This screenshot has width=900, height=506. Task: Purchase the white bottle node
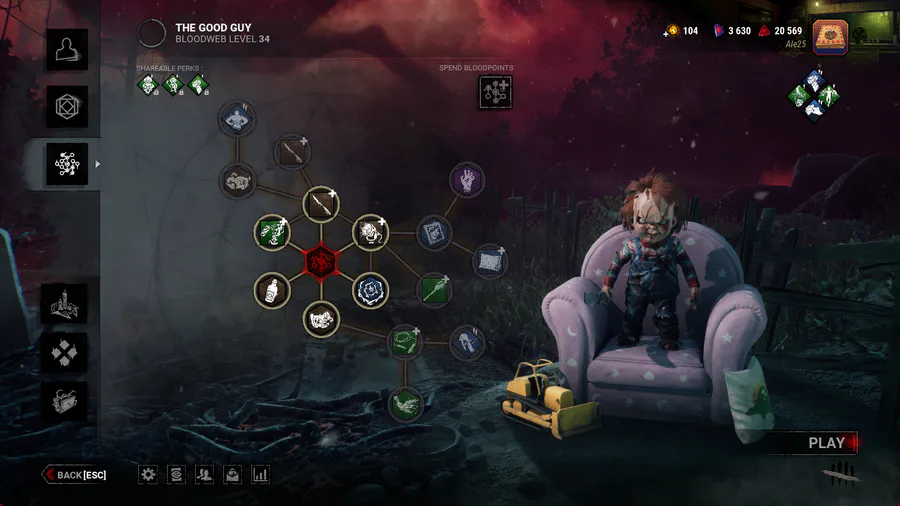(x=272, y=291)
